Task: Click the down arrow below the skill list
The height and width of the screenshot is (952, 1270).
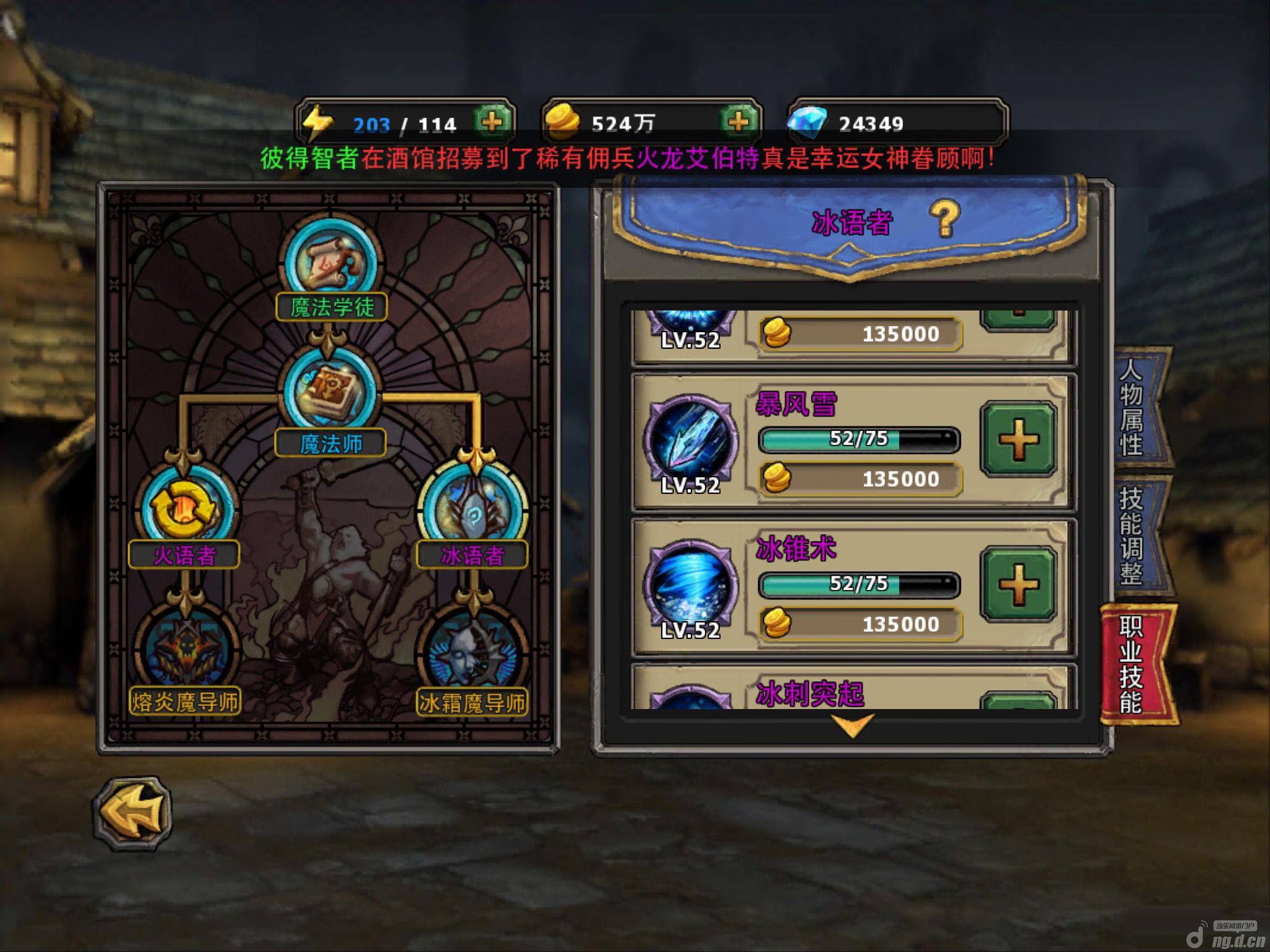Action: [x=852, y=725]
